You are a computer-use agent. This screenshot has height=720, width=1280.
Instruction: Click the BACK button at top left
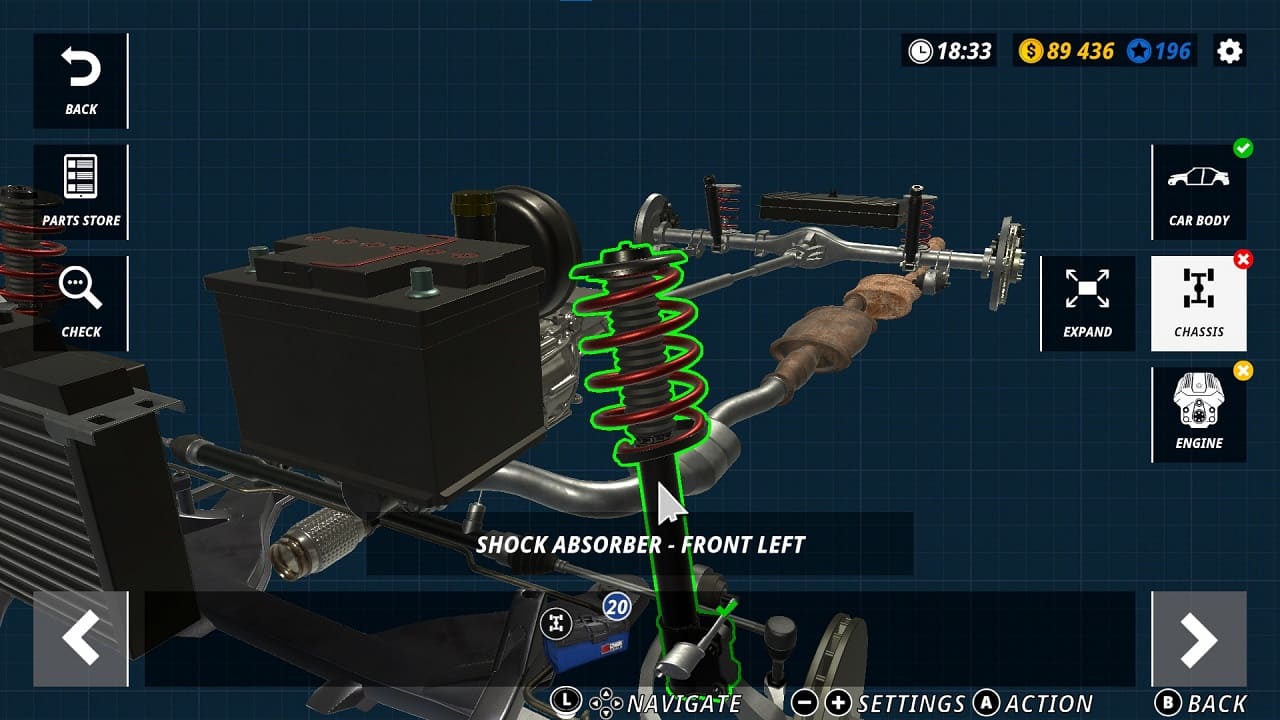coord(80,80)
